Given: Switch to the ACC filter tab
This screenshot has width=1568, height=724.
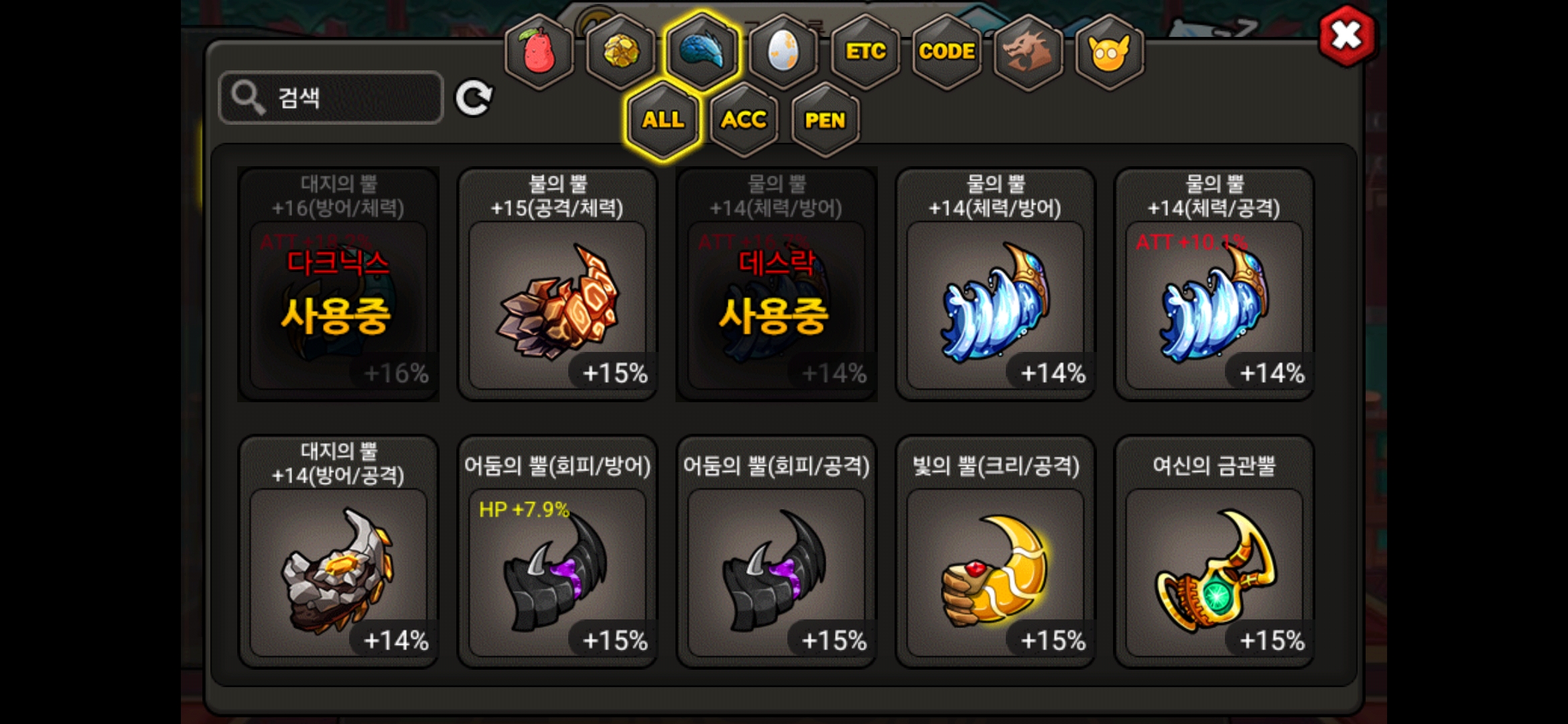Looking at the screenshot, I should [744, 121].
